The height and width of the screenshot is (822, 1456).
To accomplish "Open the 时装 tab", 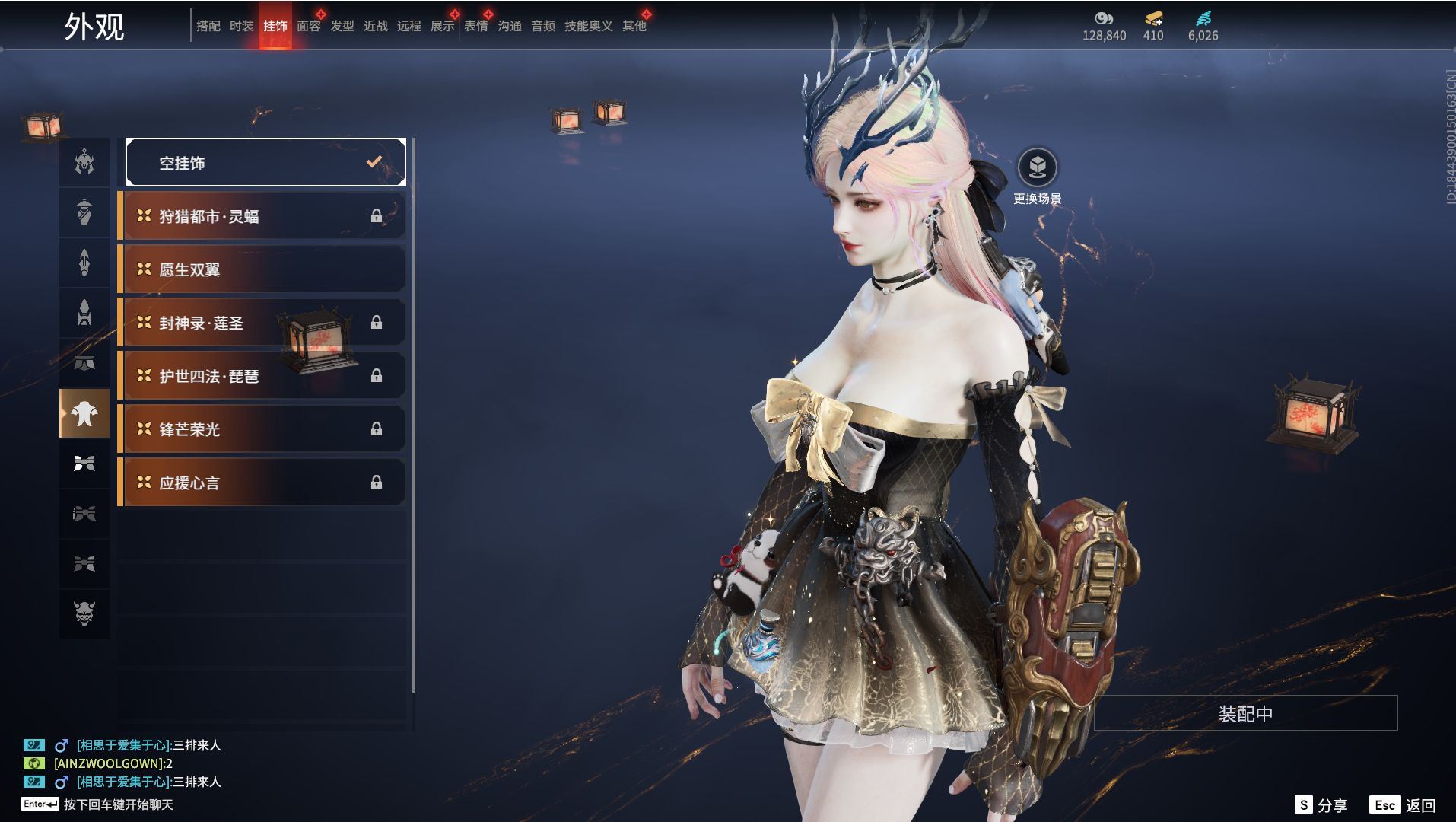I will pos(241,26).
